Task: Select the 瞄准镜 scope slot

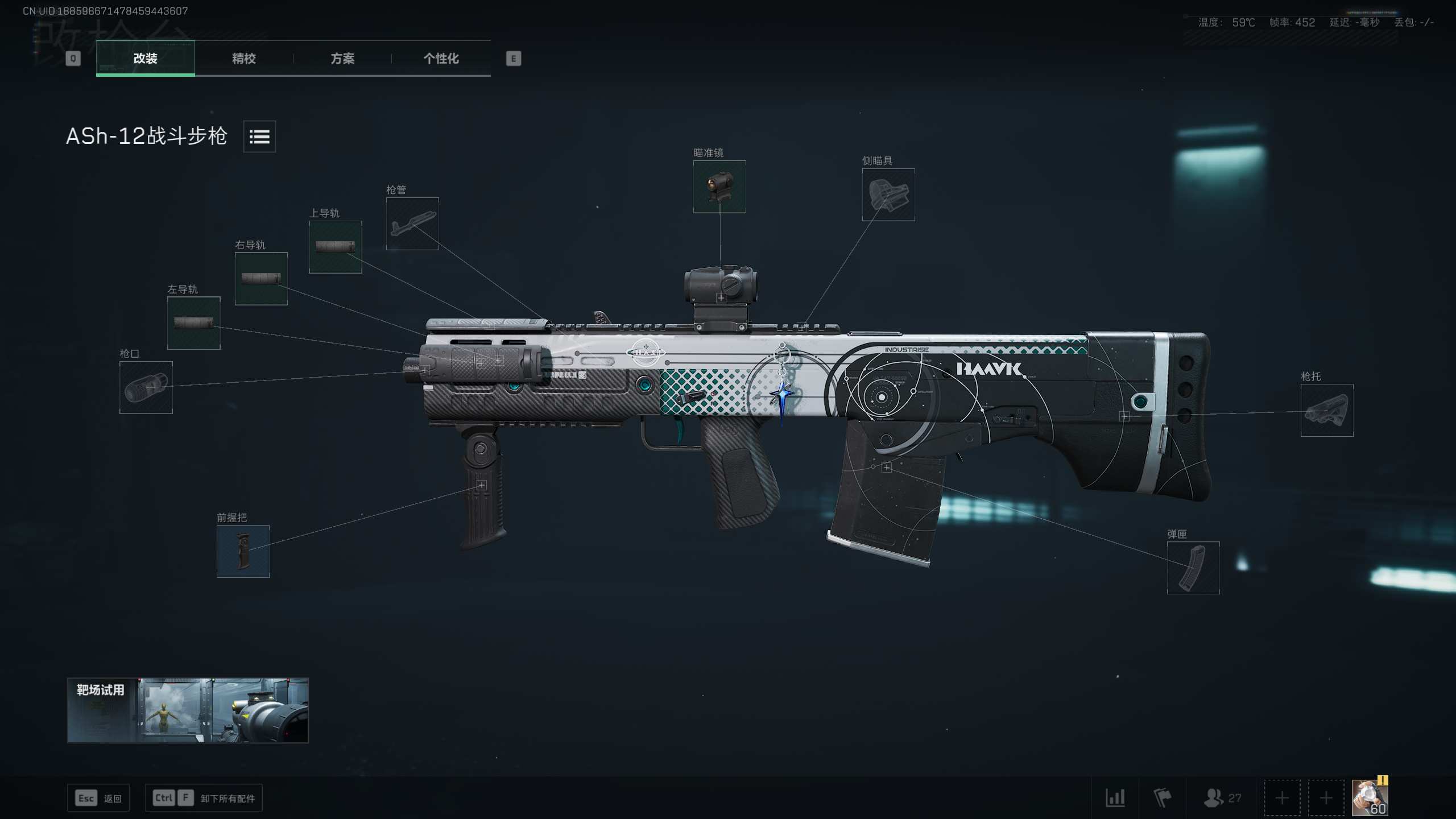Action: (719, 187)
